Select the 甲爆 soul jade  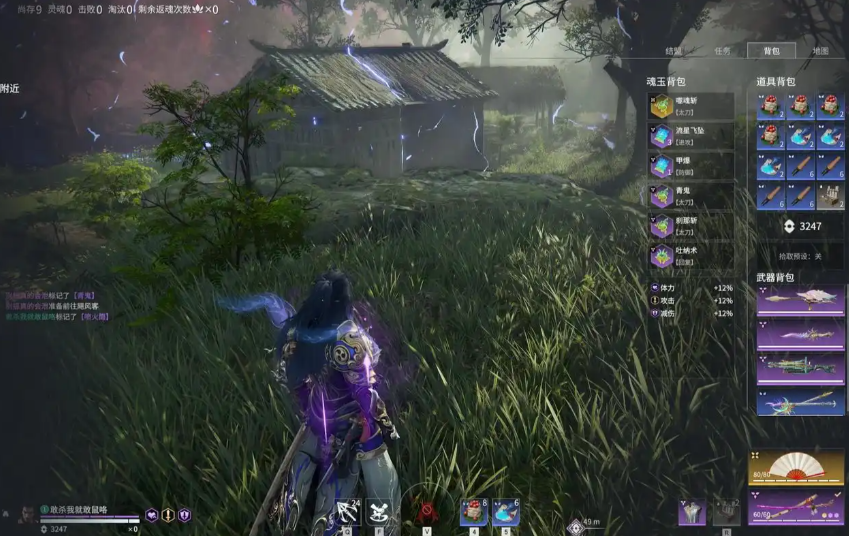pos(691,166)
